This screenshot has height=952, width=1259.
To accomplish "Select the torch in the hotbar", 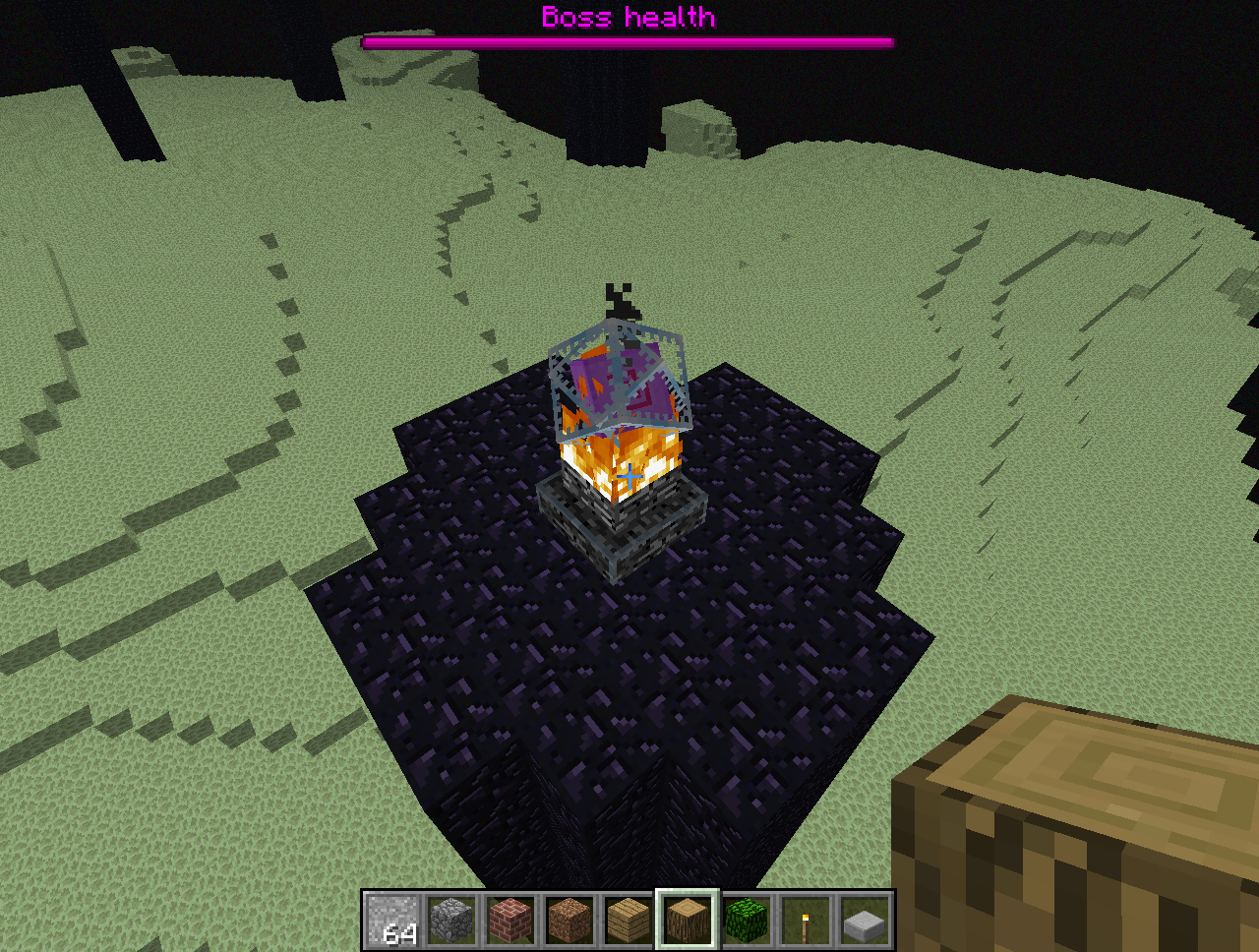I will 806,921.
